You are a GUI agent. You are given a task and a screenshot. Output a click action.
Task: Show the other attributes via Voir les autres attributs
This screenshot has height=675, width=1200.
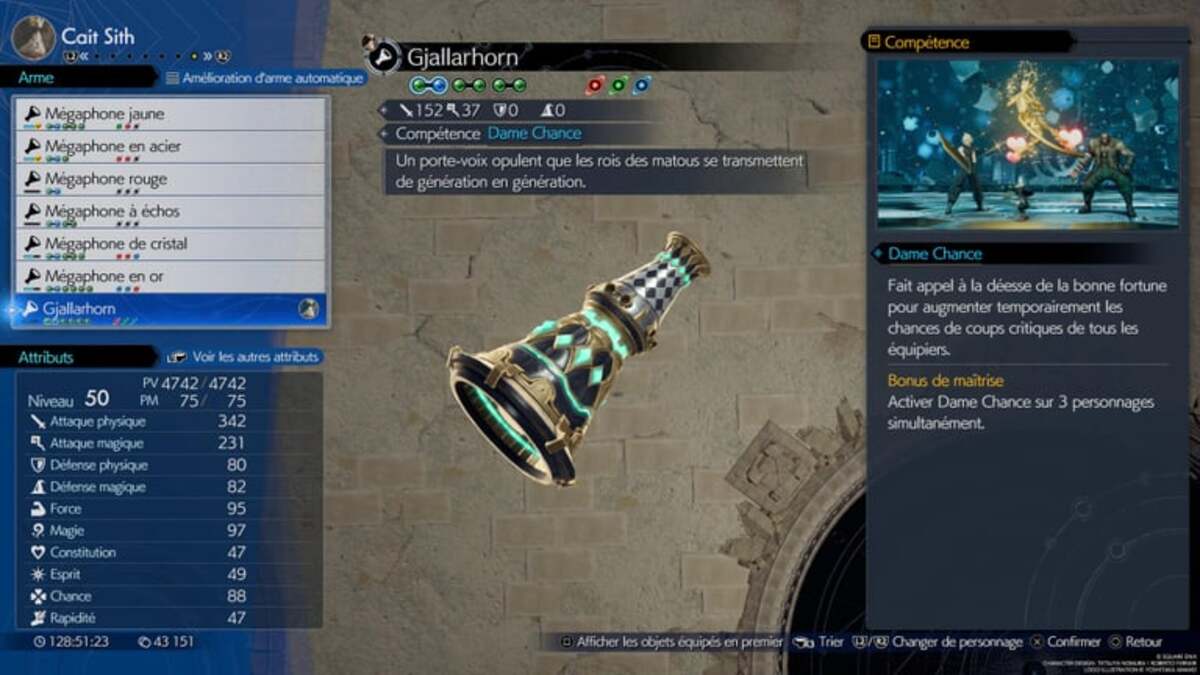pyautogui.click(x=246, y=356)
